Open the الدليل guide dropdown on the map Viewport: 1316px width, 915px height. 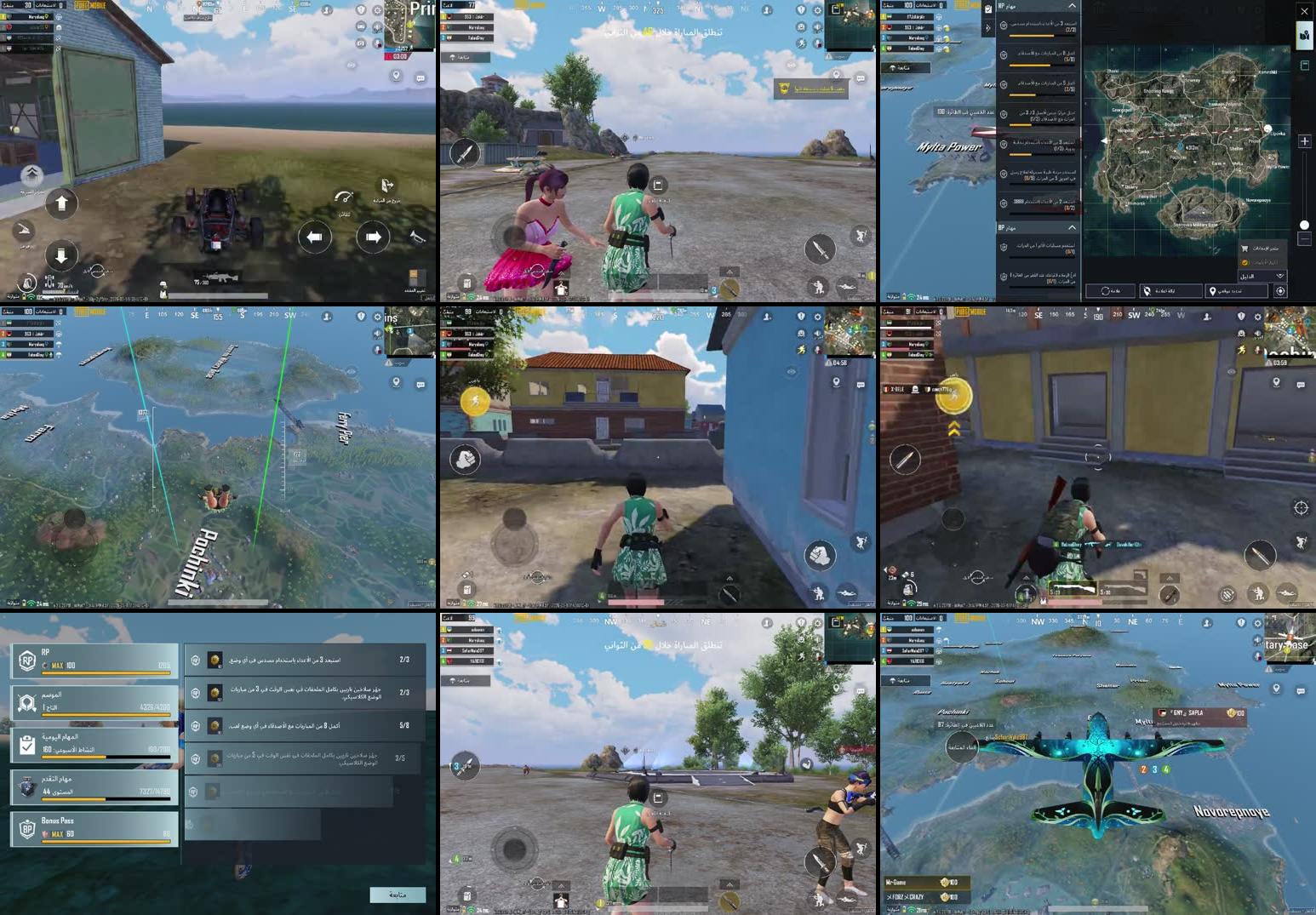point(1262,276)
